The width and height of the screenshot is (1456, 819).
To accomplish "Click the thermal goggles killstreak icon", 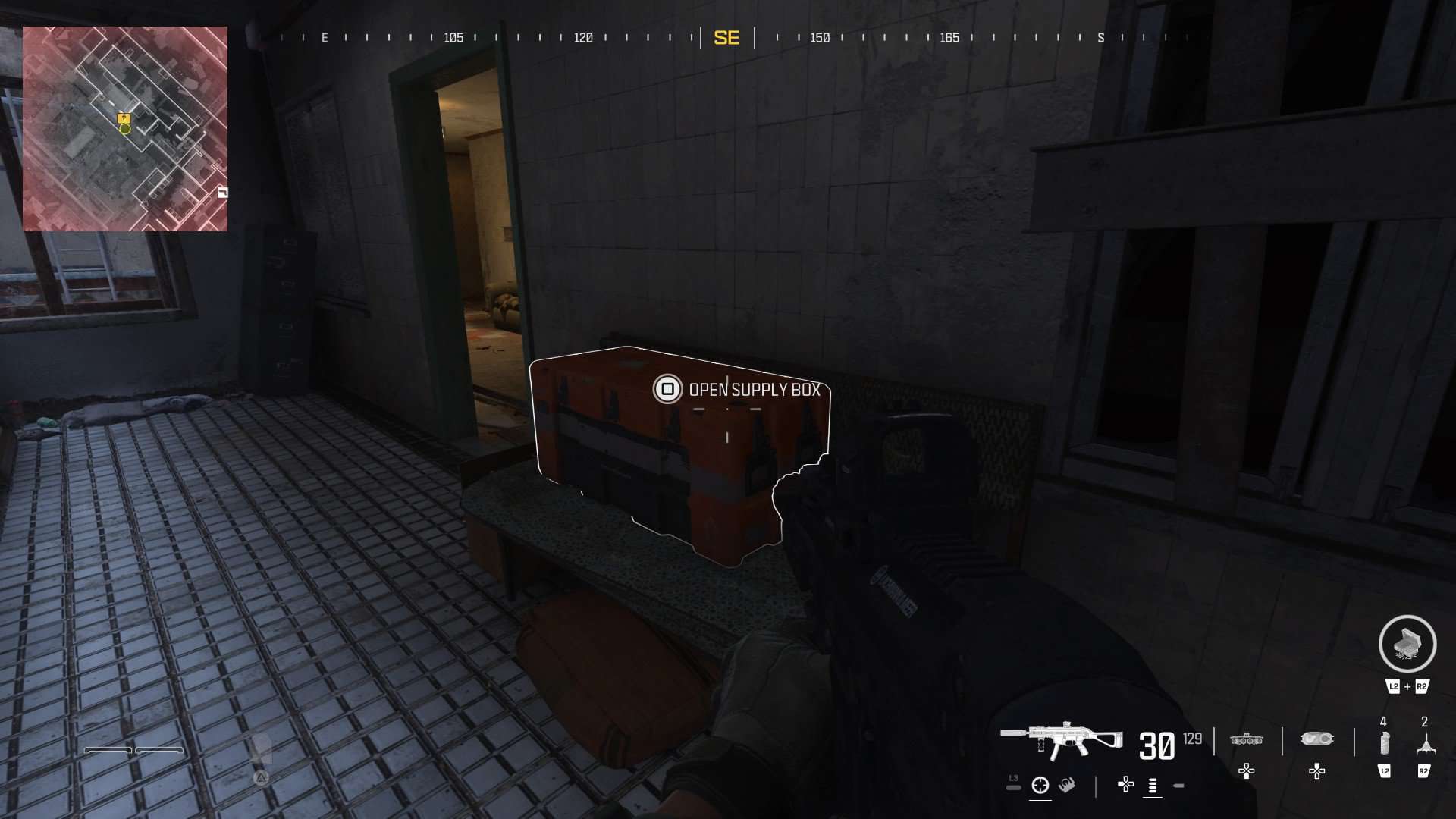I will 1317,739.
